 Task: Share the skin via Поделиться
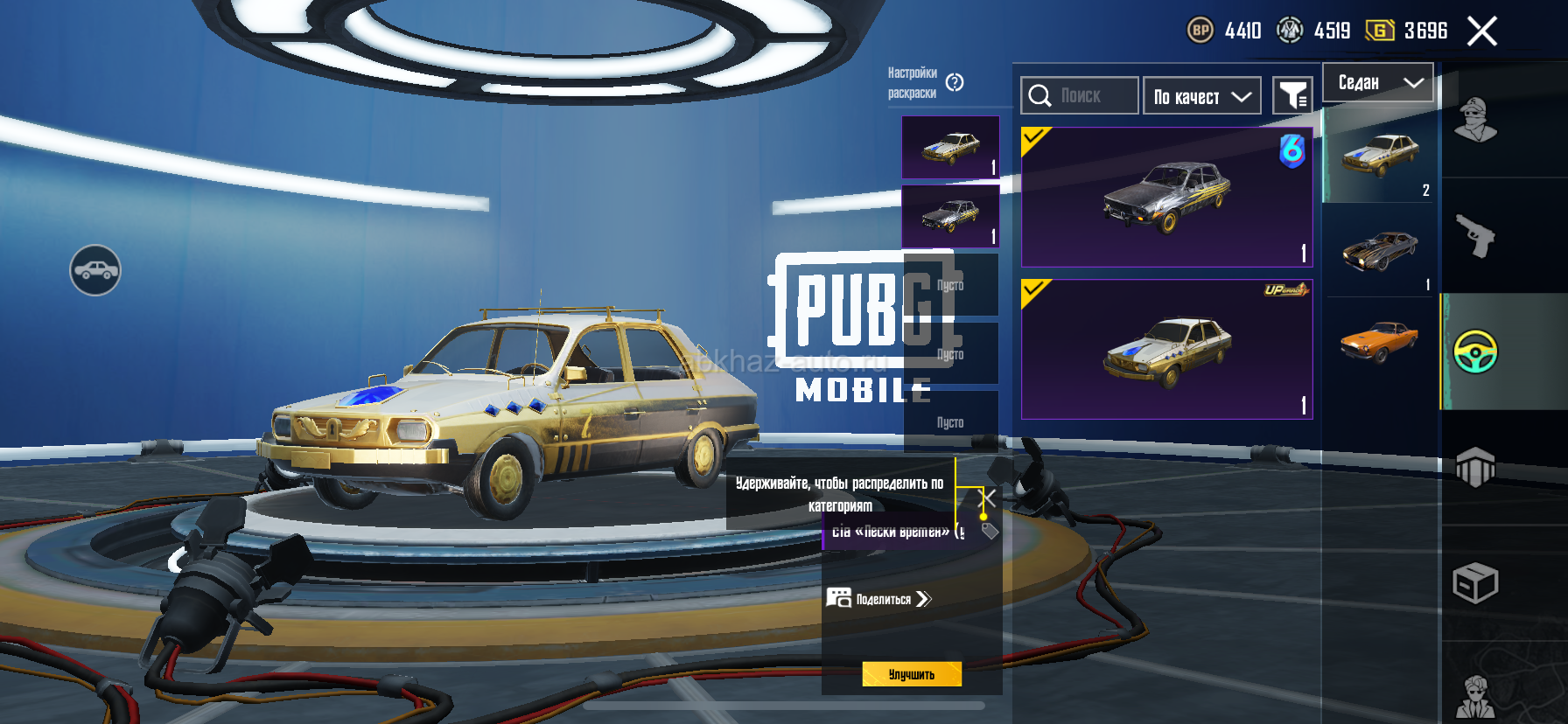[879, 599]
